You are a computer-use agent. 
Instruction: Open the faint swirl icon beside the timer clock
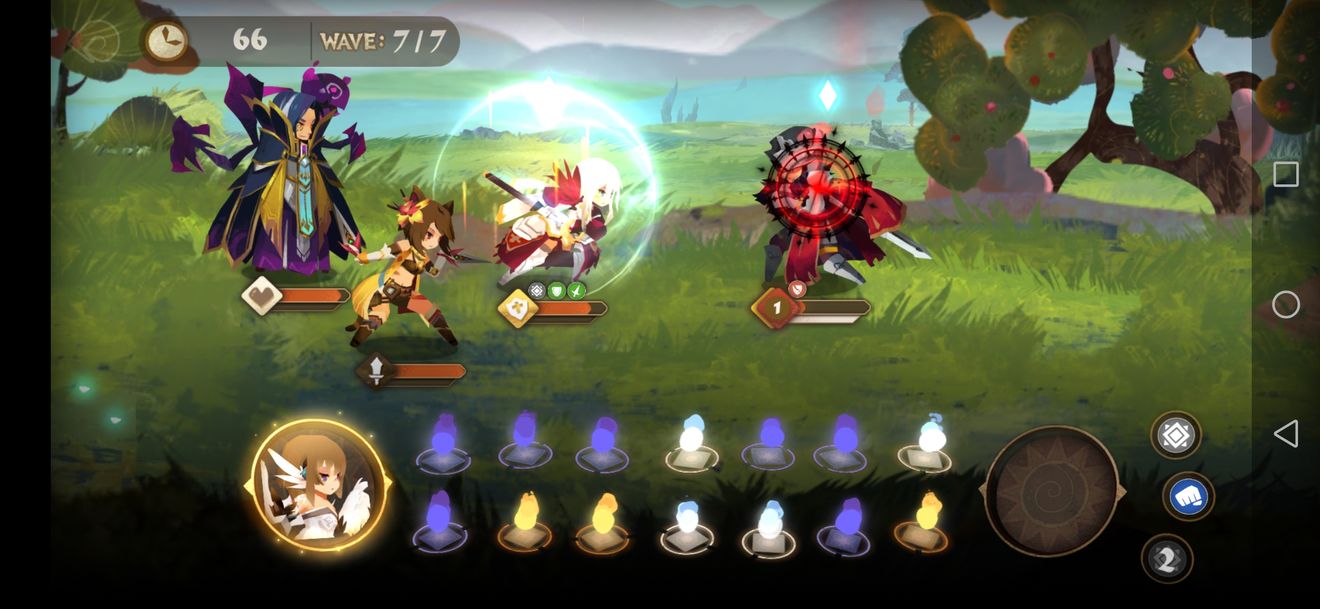point(96,41)
